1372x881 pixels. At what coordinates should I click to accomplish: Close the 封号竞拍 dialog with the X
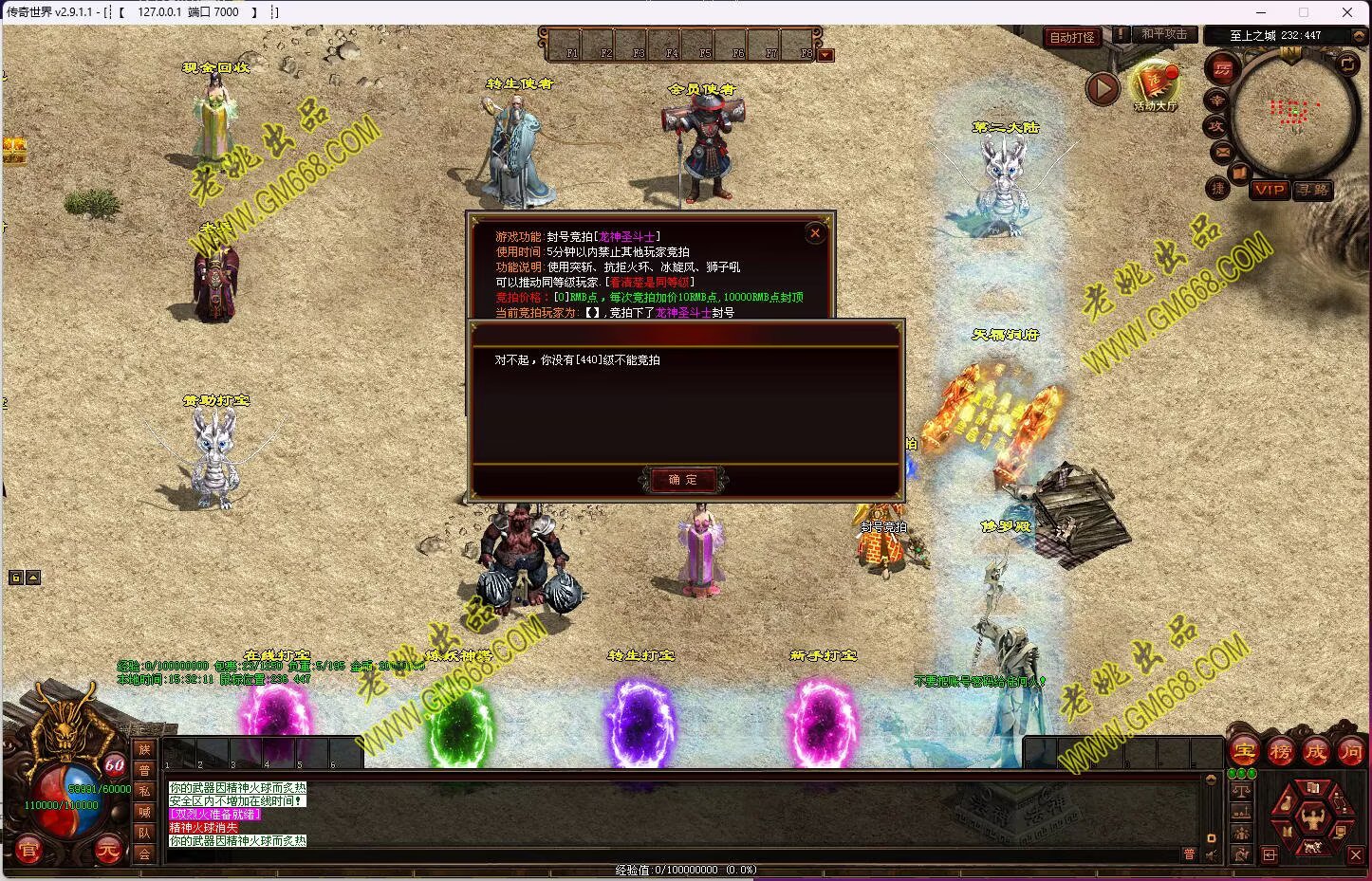814,233
